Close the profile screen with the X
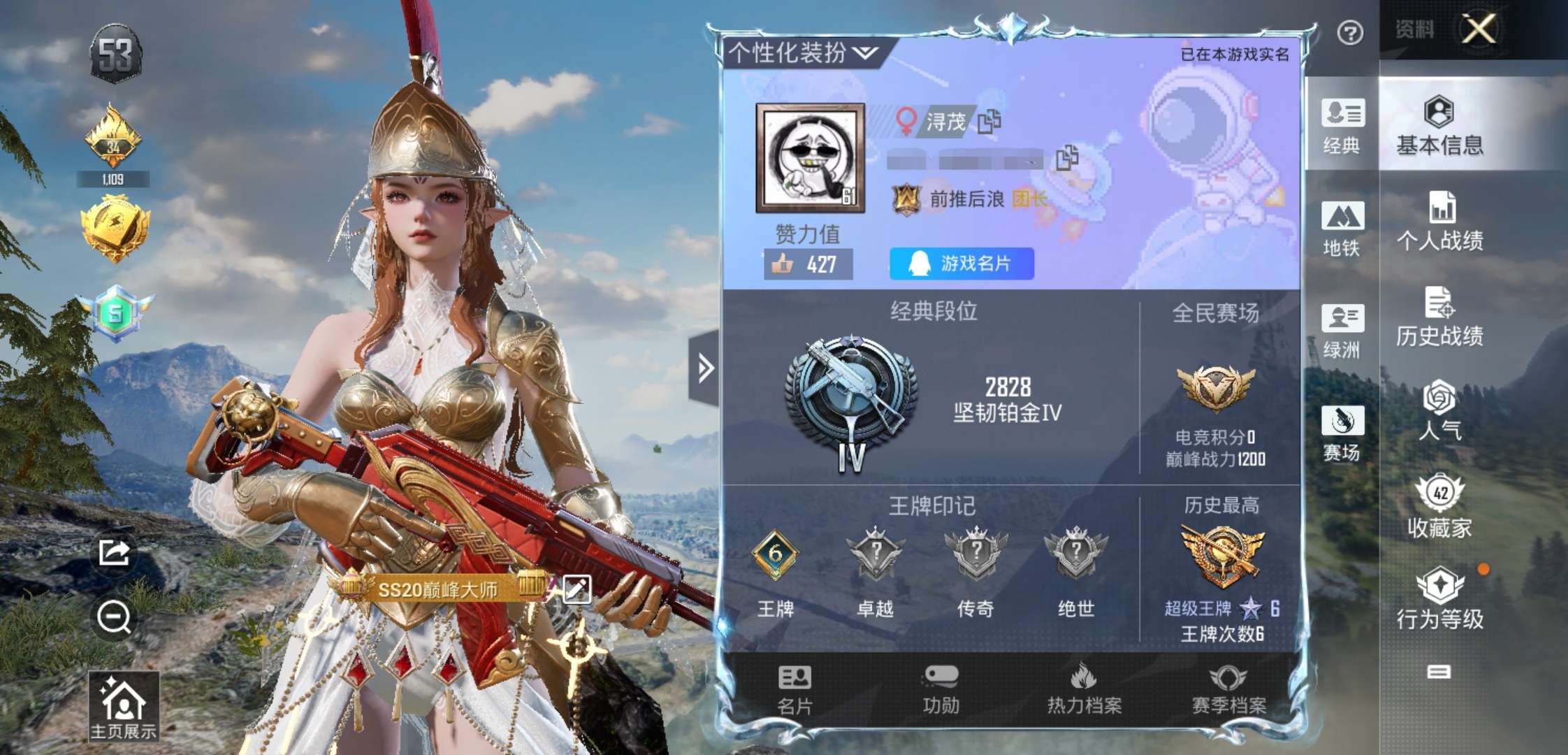This screenshot has width=1568, height=755. click(x=1480, y=29)
